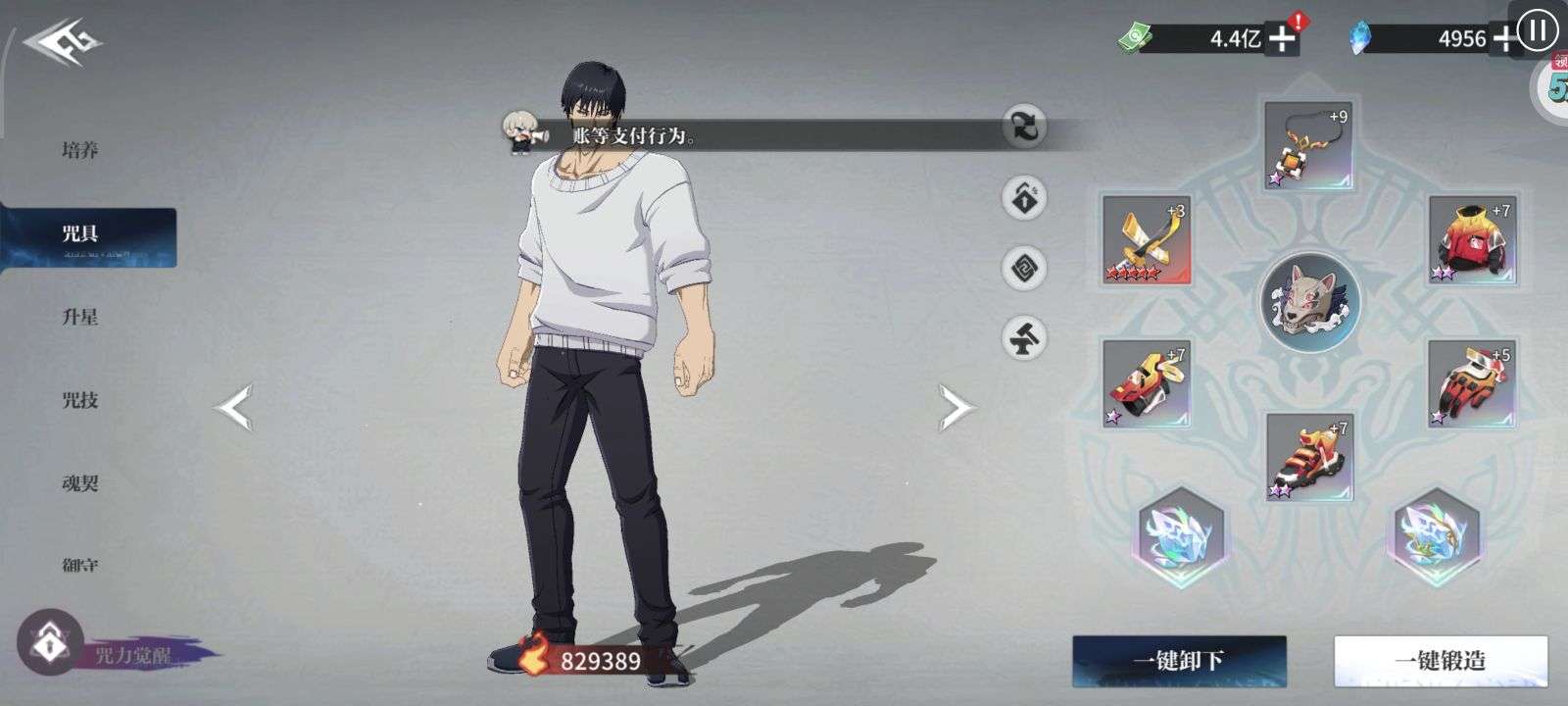
Task: Open the forge hammer icon
Action: click(1022, 336)
